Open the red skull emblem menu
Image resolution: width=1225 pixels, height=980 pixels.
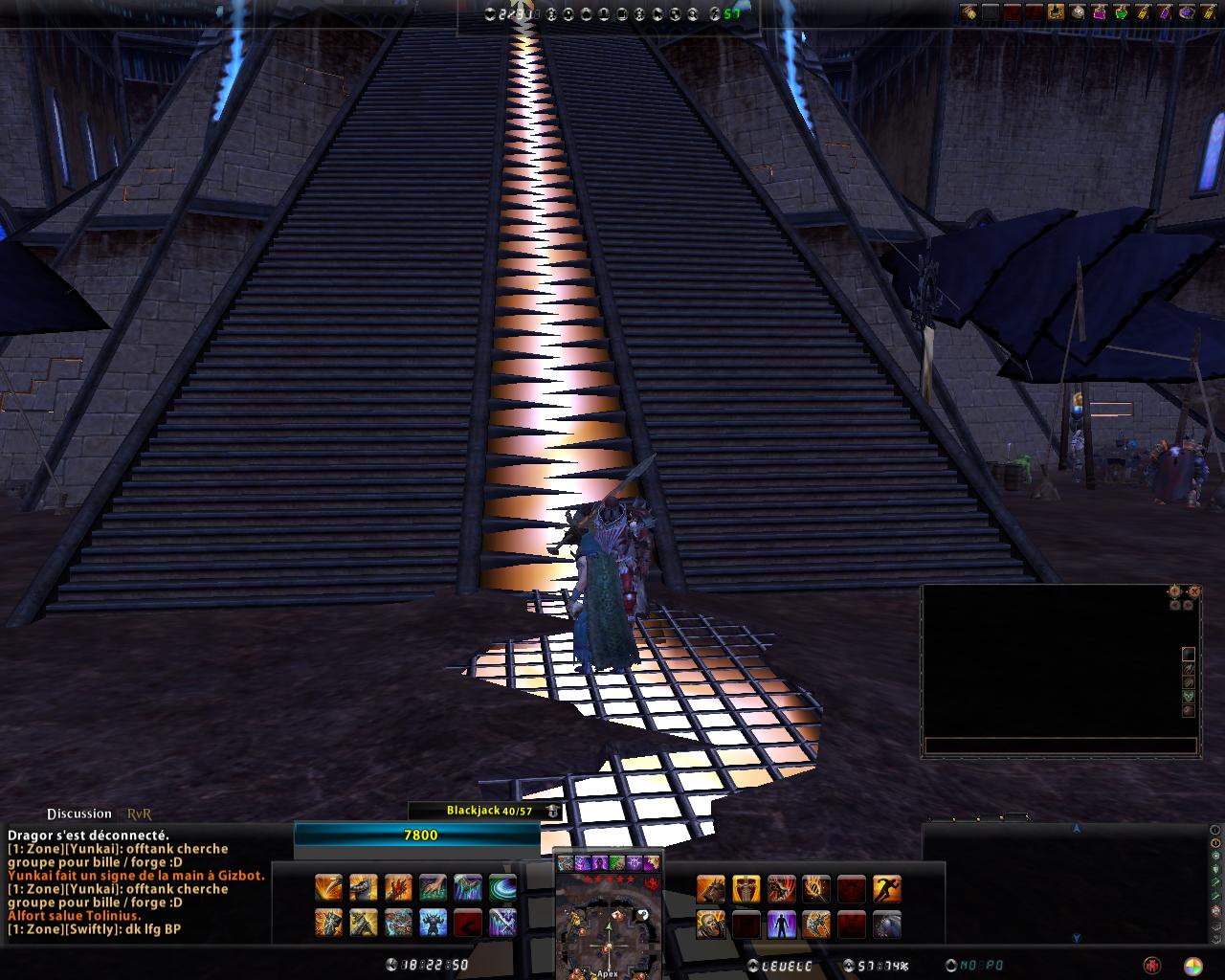[x=1153, y=966]
